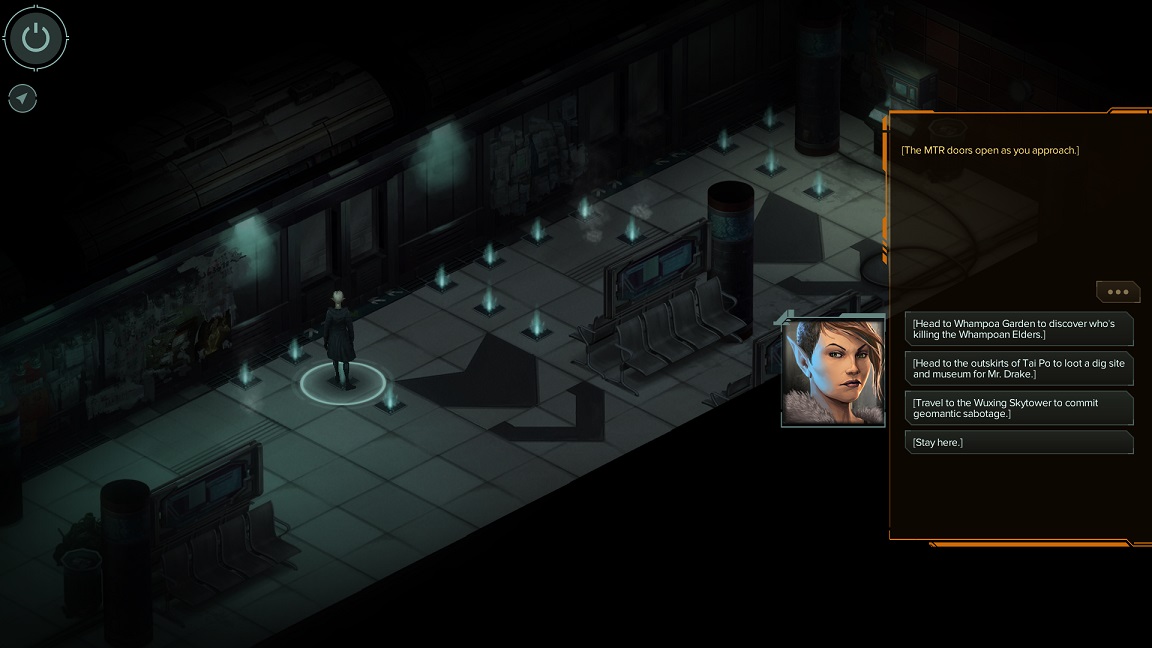The height and width of the screenshot is (648, 1152).
Task: Travel to the Wuxing Skytower
Action: tap(1019, 408)
